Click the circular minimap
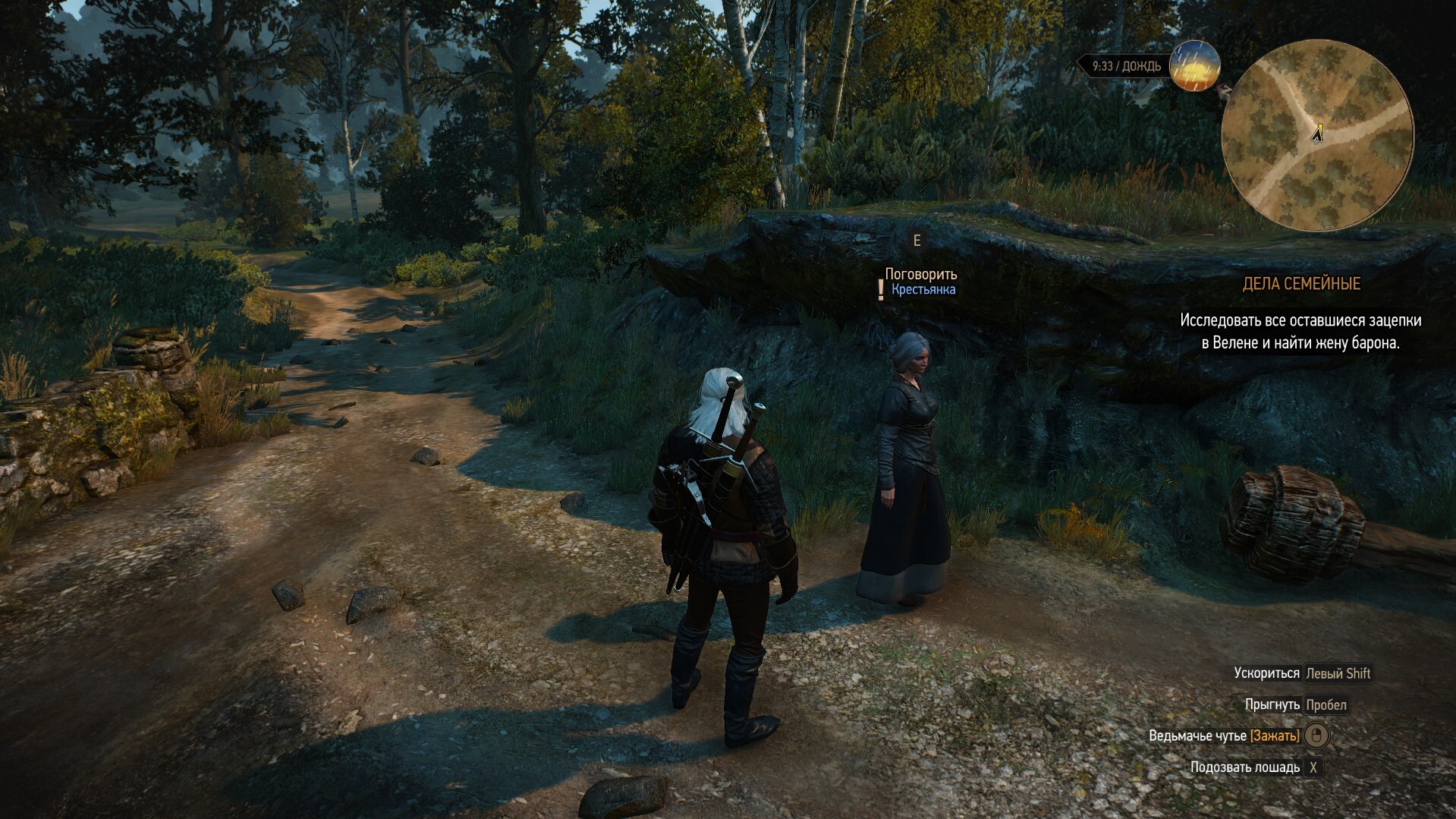Image resolution: width=1456 pixels, height=819 pixels. tap(1317, 136)
